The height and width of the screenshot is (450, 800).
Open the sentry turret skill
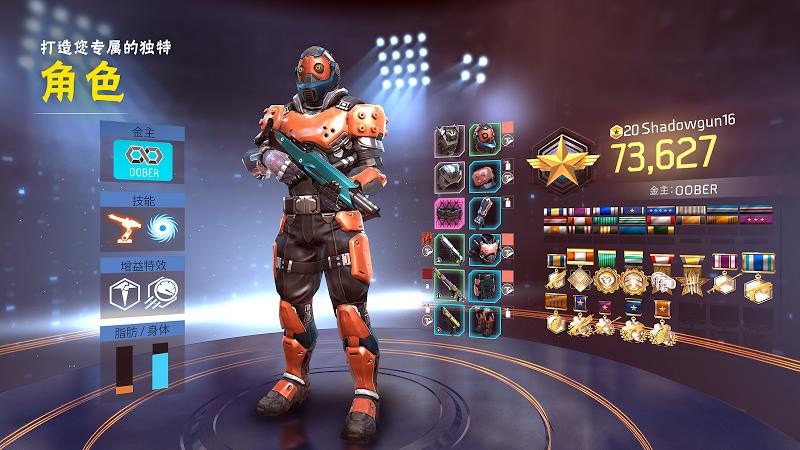pos(124,227)
